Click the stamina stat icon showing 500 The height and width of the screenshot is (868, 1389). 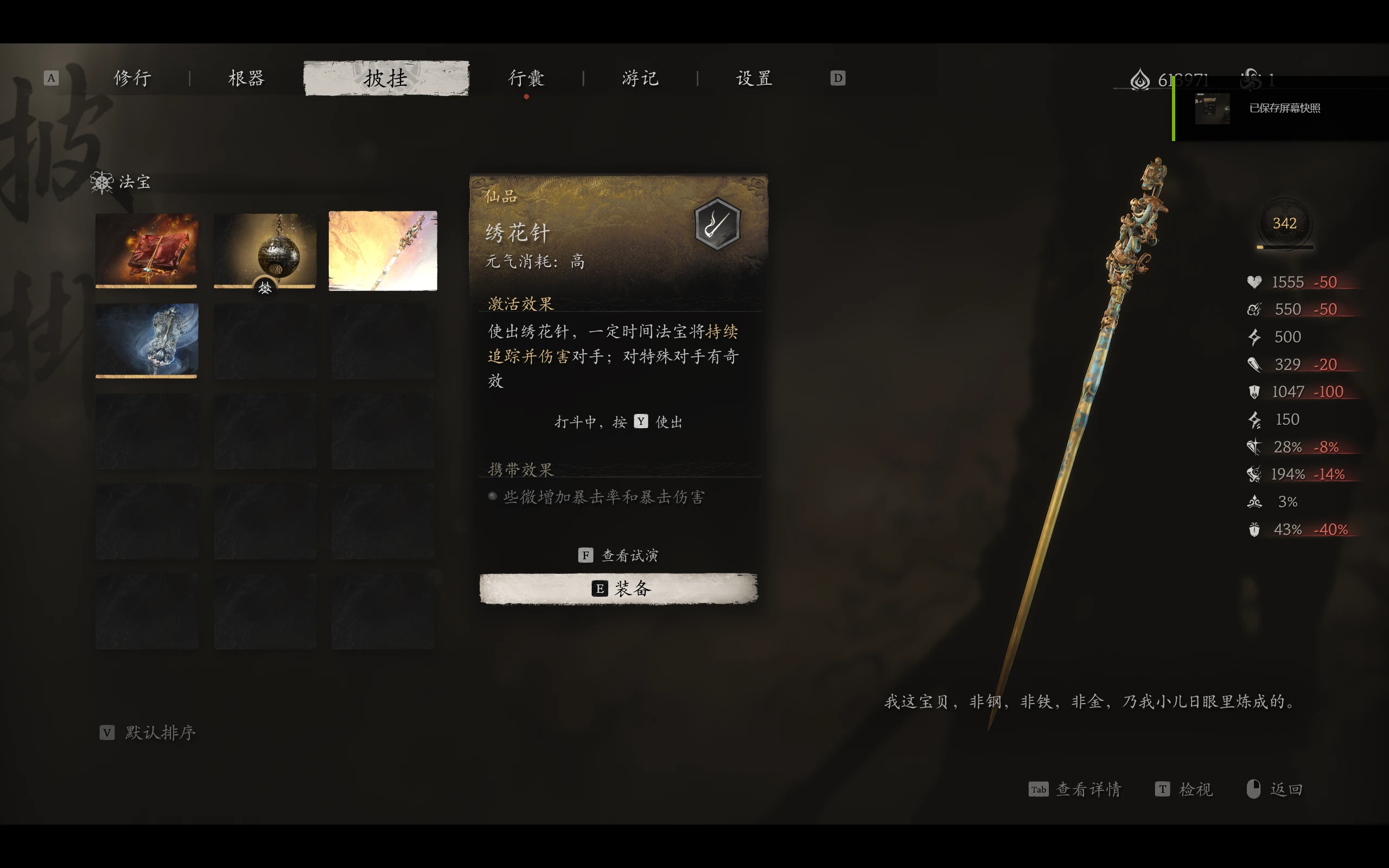tap(1254, 336)
